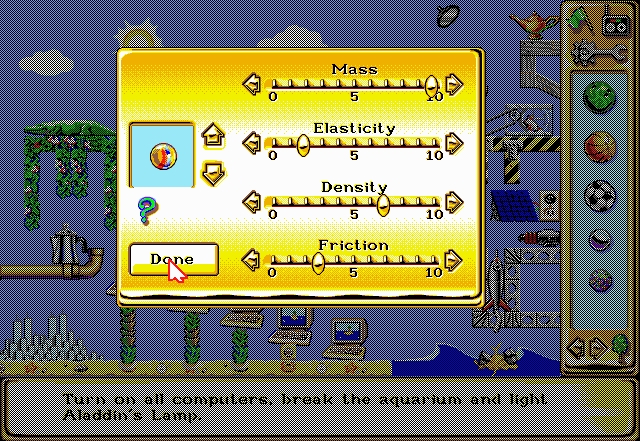Viewport: 640px width, 441px height.
Task: Raise Elasticity using its right arrow
Action: pos(454,144)
